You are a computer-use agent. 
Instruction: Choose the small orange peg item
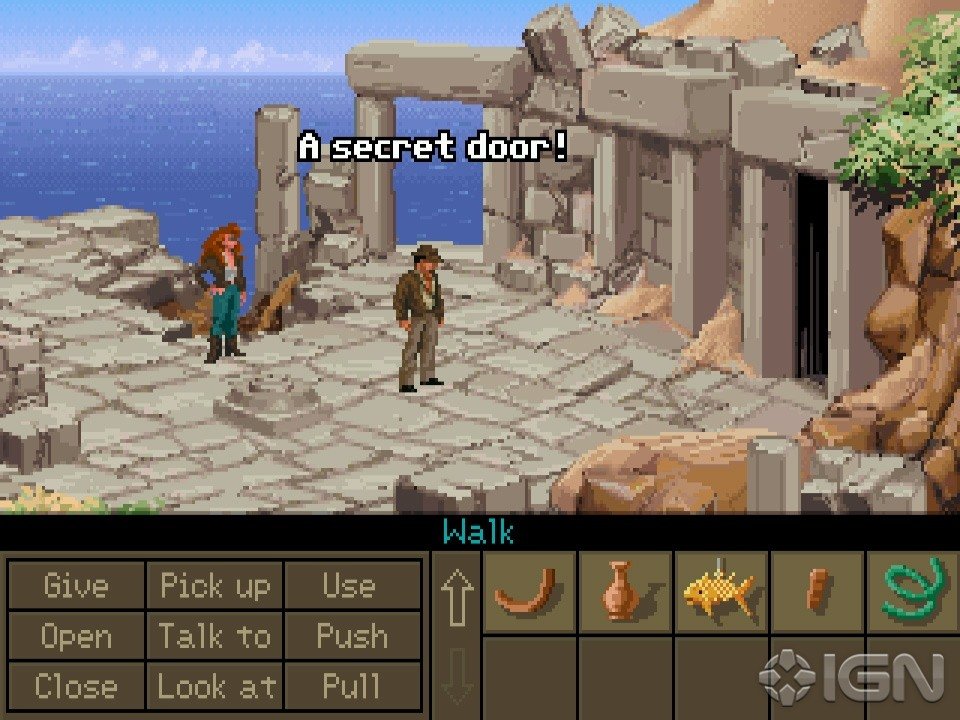tap(815, 590)
